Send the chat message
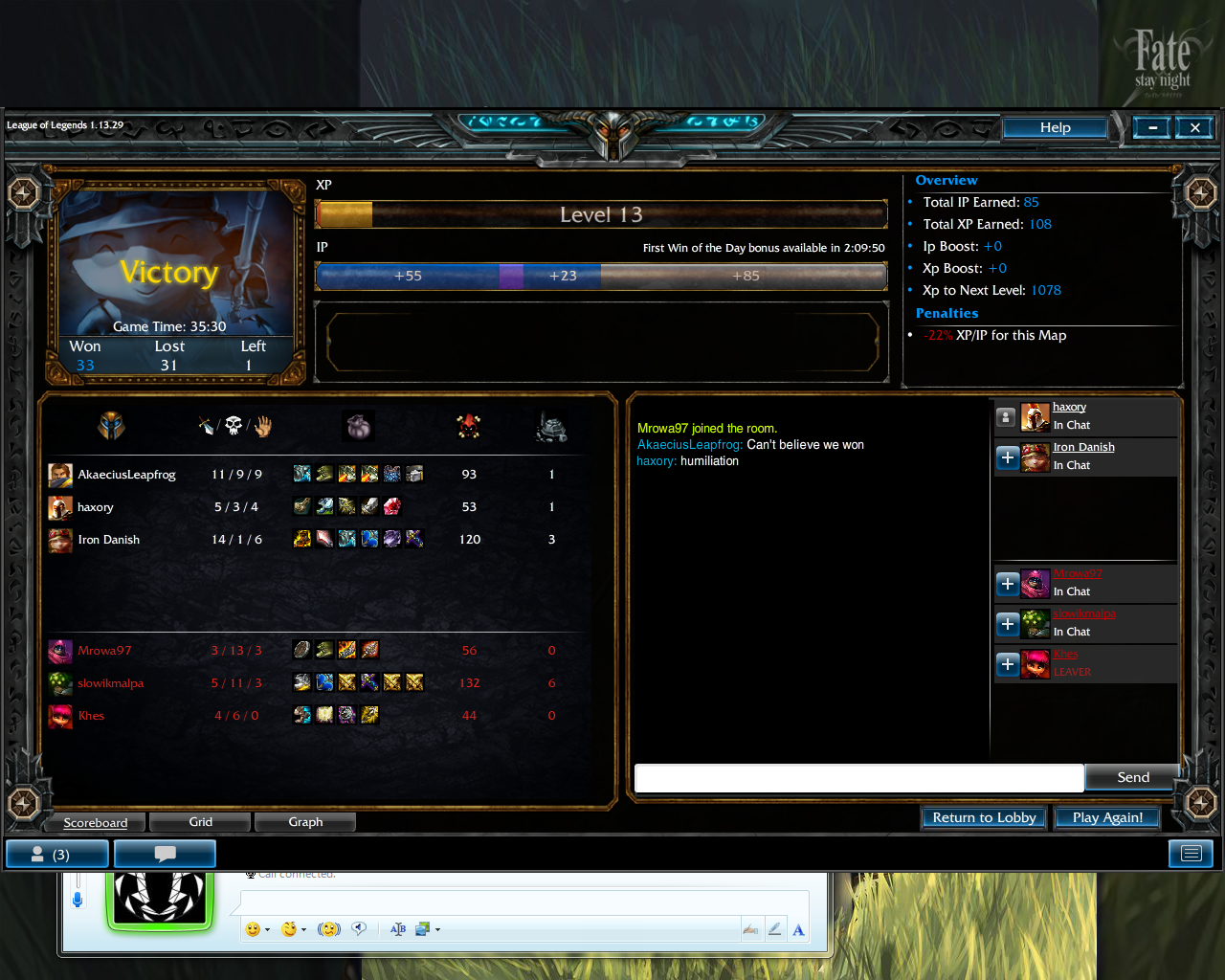The height and width of the screenshot is (980, 1225). point(1132,777)
